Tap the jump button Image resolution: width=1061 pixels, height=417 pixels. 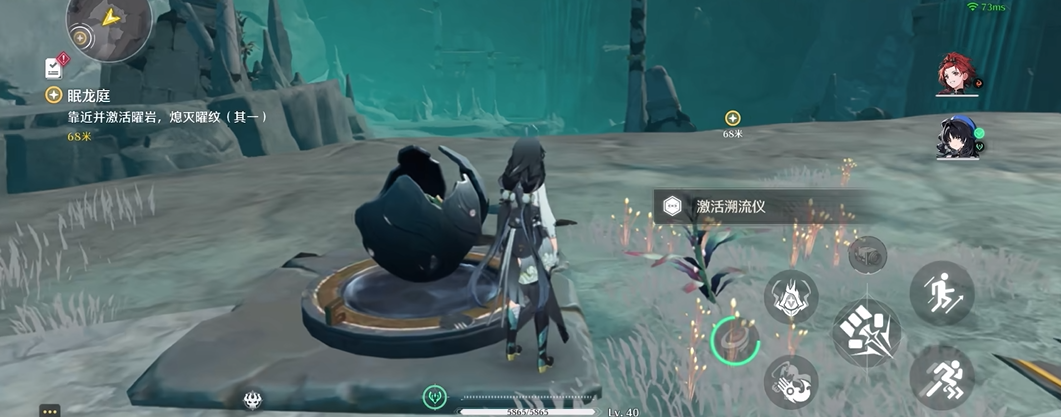[941, 292]
